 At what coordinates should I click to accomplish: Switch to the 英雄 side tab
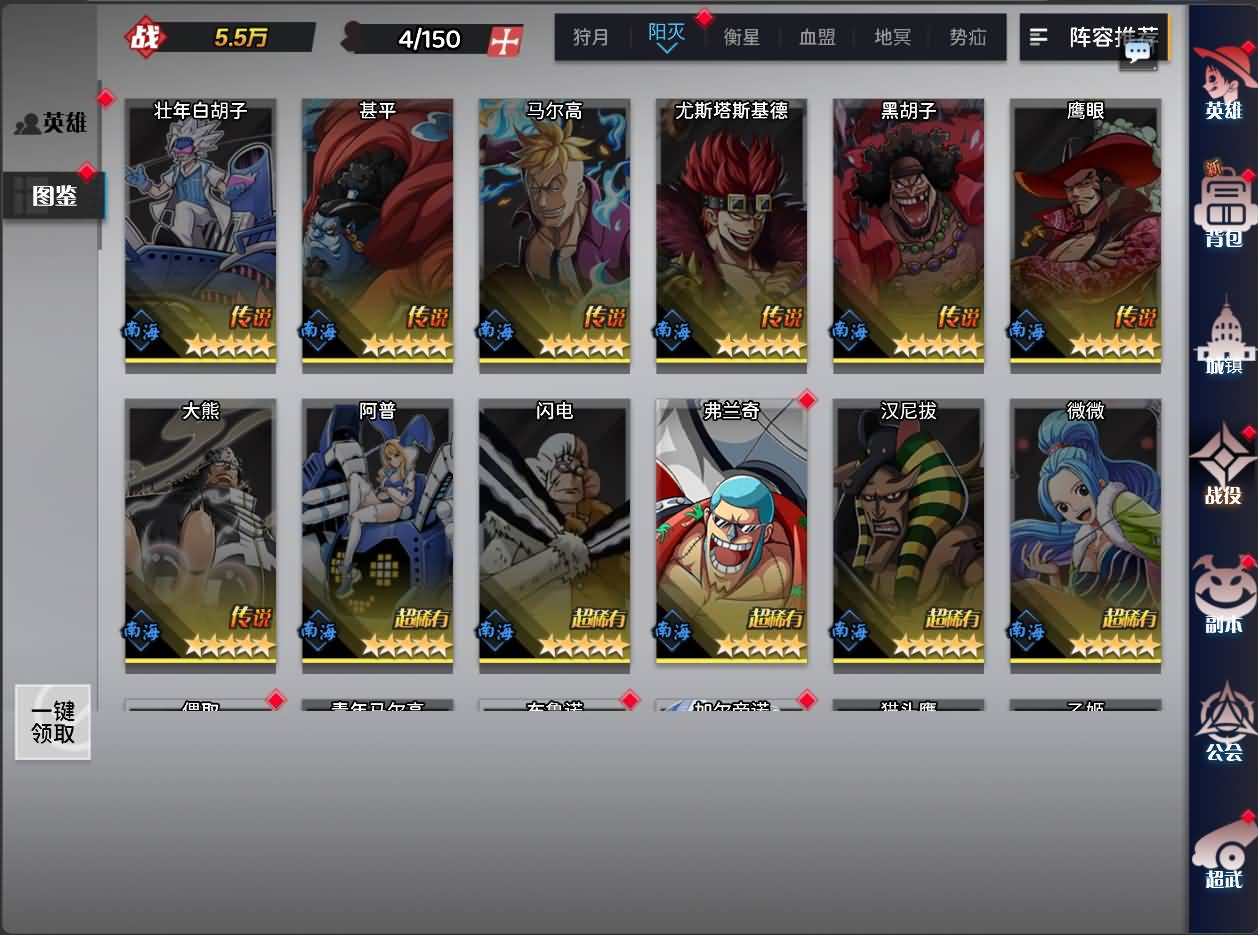(52, 122)
